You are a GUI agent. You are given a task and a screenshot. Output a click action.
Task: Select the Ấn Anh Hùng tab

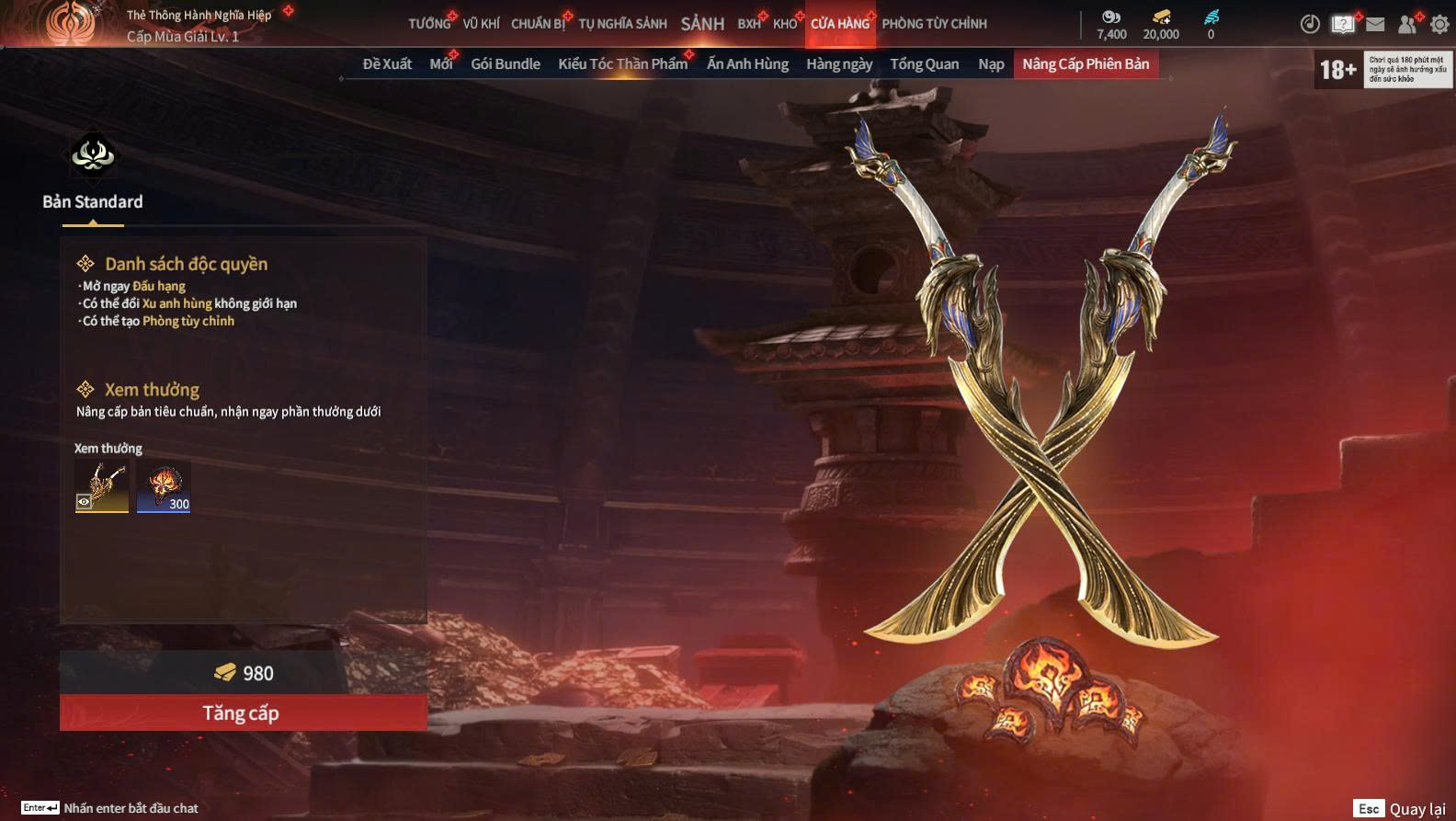pos(747,64)
